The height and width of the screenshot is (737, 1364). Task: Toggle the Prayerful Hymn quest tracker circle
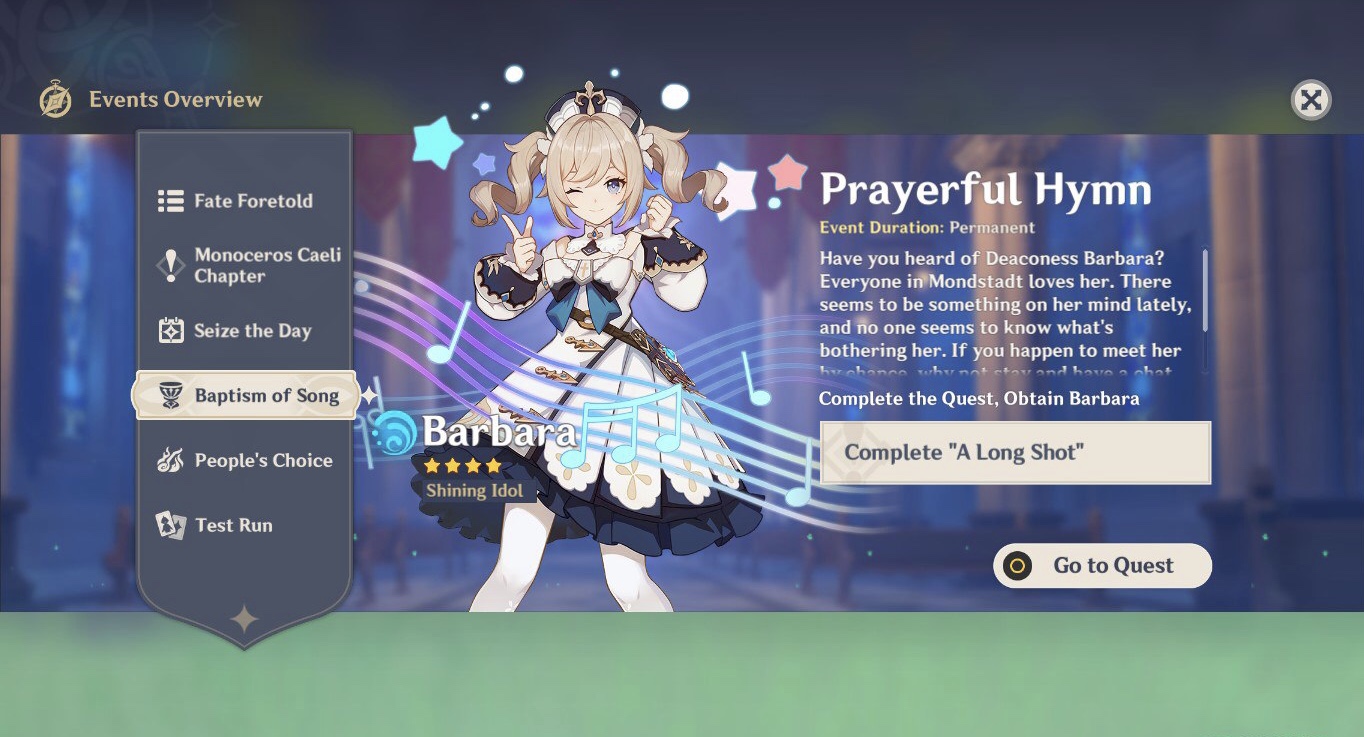tap(1019, 565)
